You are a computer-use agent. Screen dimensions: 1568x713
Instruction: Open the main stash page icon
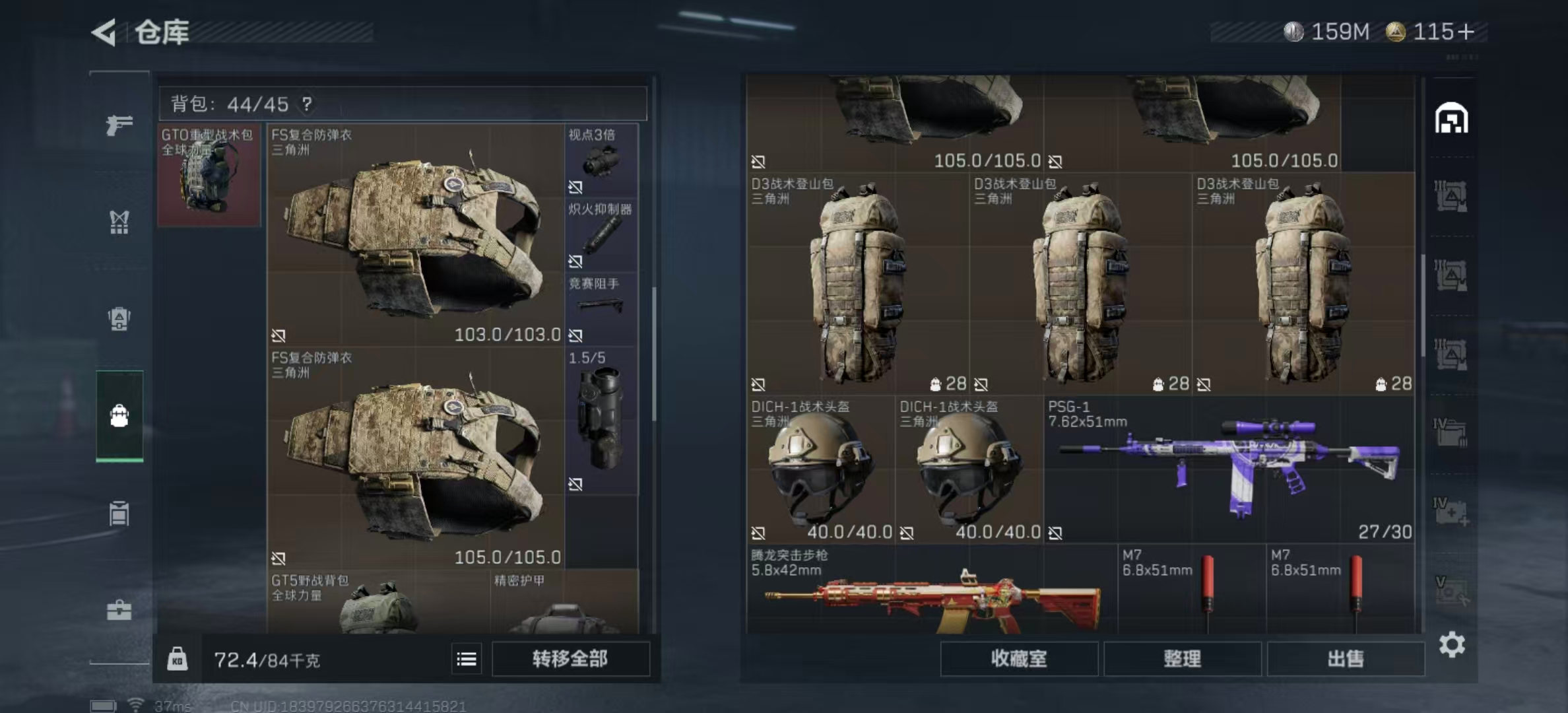(x=1451, y=119)
